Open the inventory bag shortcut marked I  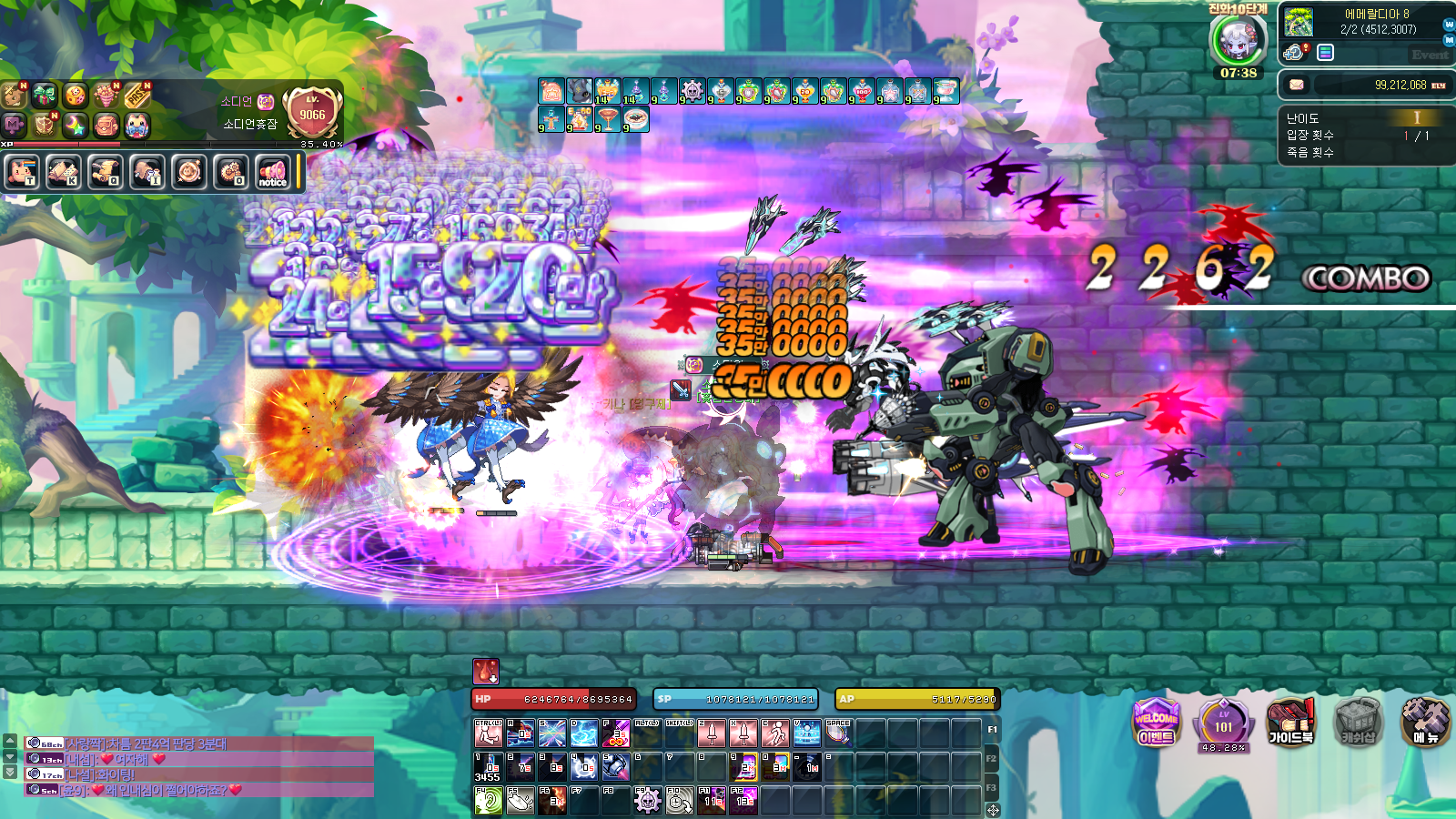(x=147, y=171)
